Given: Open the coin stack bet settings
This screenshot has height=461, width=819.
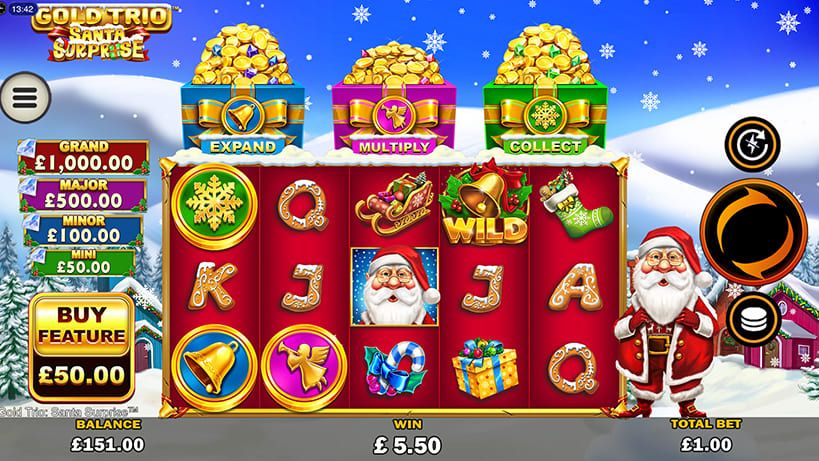Looking at the screenshot, I should coord(753,320).
